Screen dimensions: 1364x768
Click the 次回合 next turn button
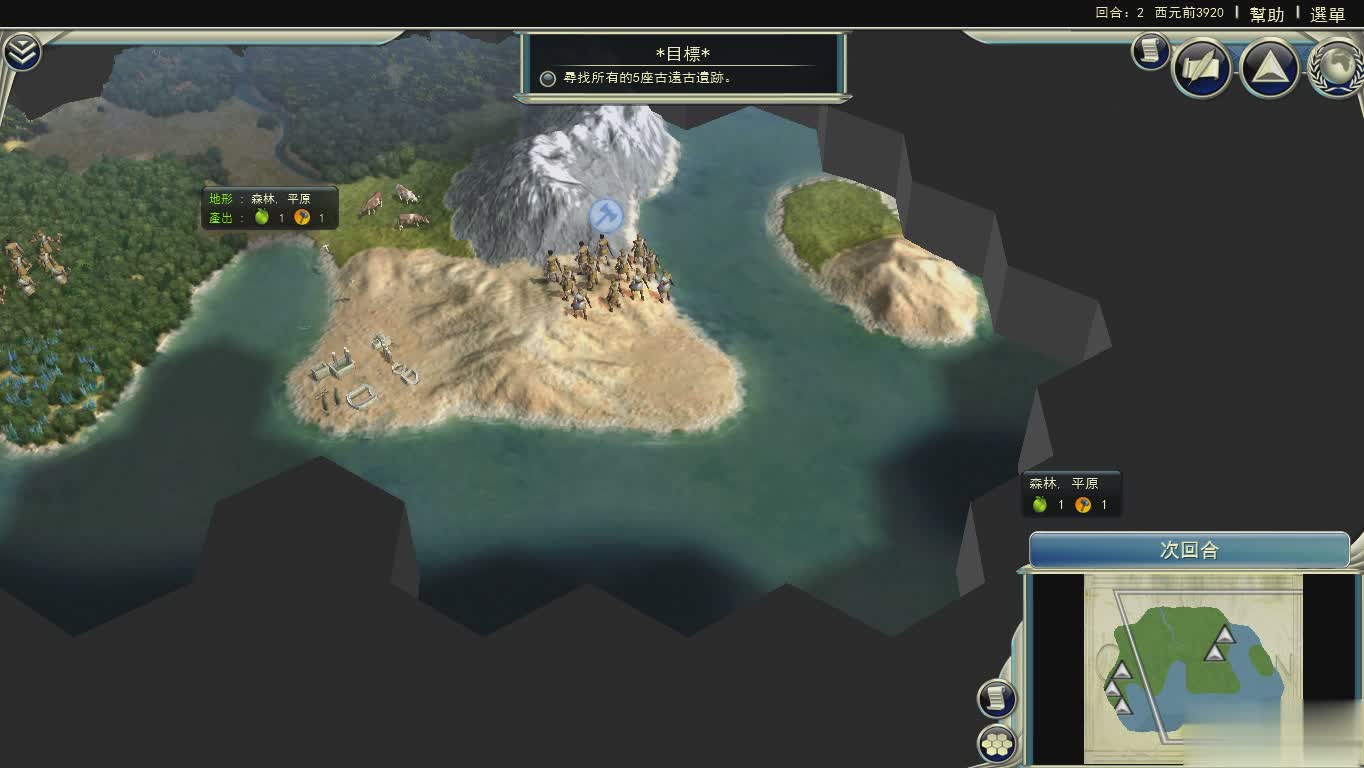(1189, 551)
